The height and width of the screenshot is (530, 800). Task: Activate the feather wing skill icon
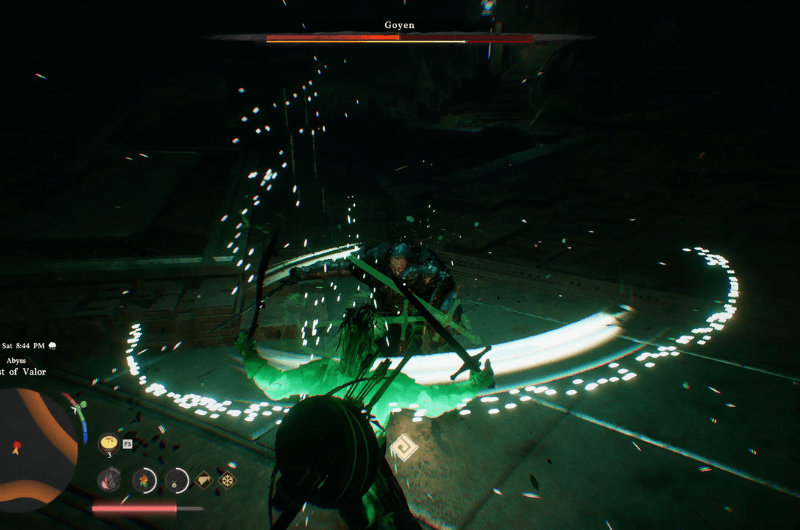point(109,480)
